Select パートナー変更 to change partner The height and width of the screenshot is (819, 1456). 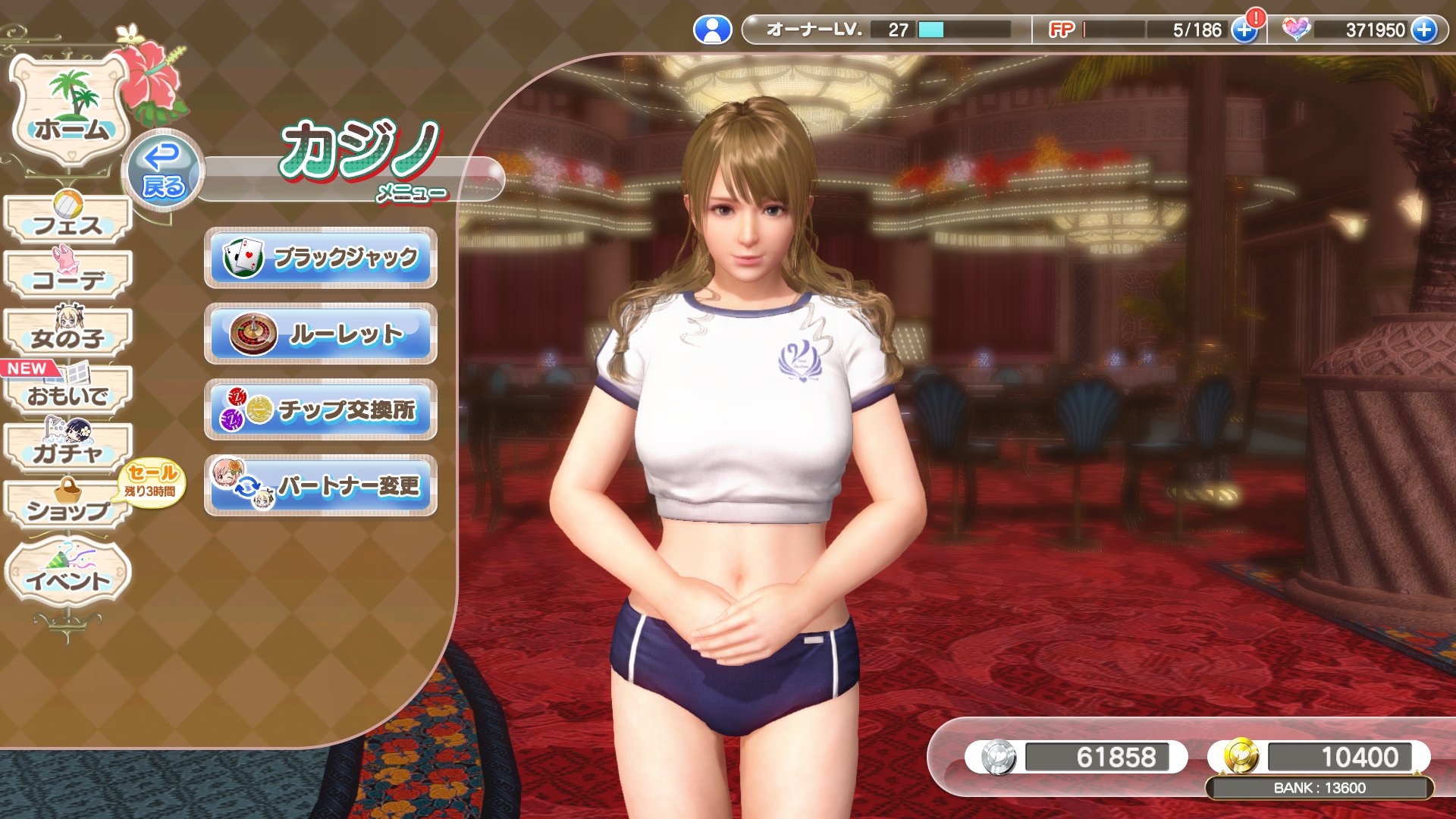[x=321, y=485]
